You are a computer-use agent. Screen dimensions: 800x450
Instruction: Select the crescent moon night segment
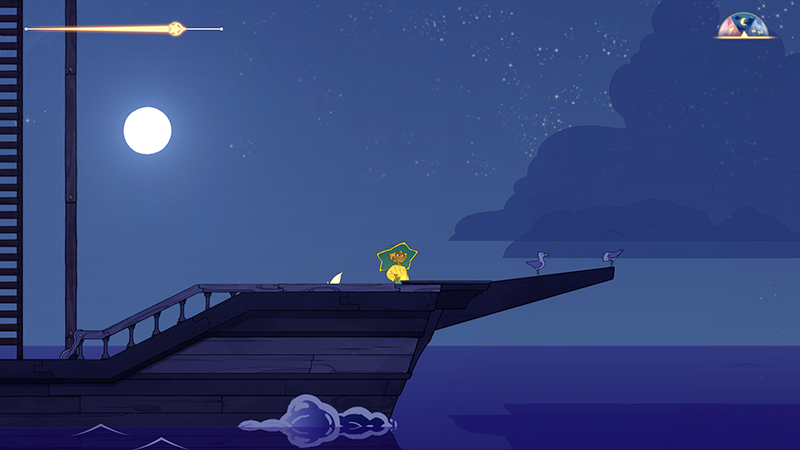pyautogui.click(x=743, y=21)
